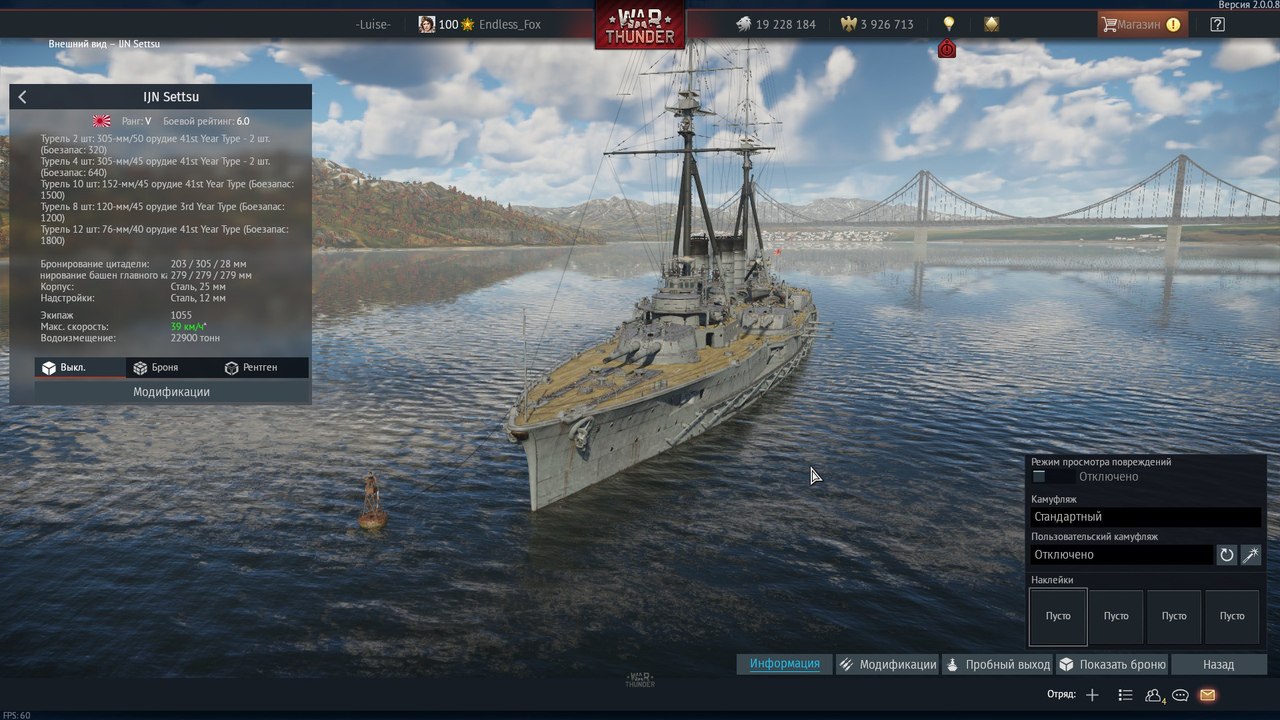Open the user camouflage dropdown set to Отключено
Image resolution: width=1280 pixels, height=720 pixels.
pos(1121,555)
